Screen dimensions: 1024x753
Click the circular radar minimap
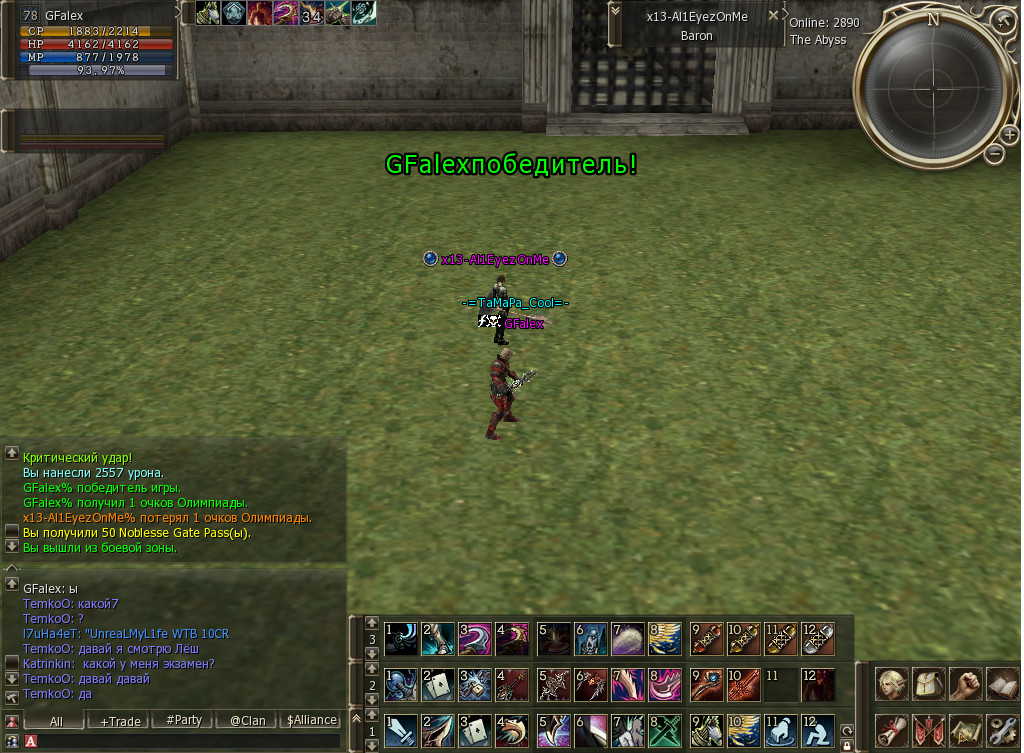pyautogui.click(x=932, y=78)
